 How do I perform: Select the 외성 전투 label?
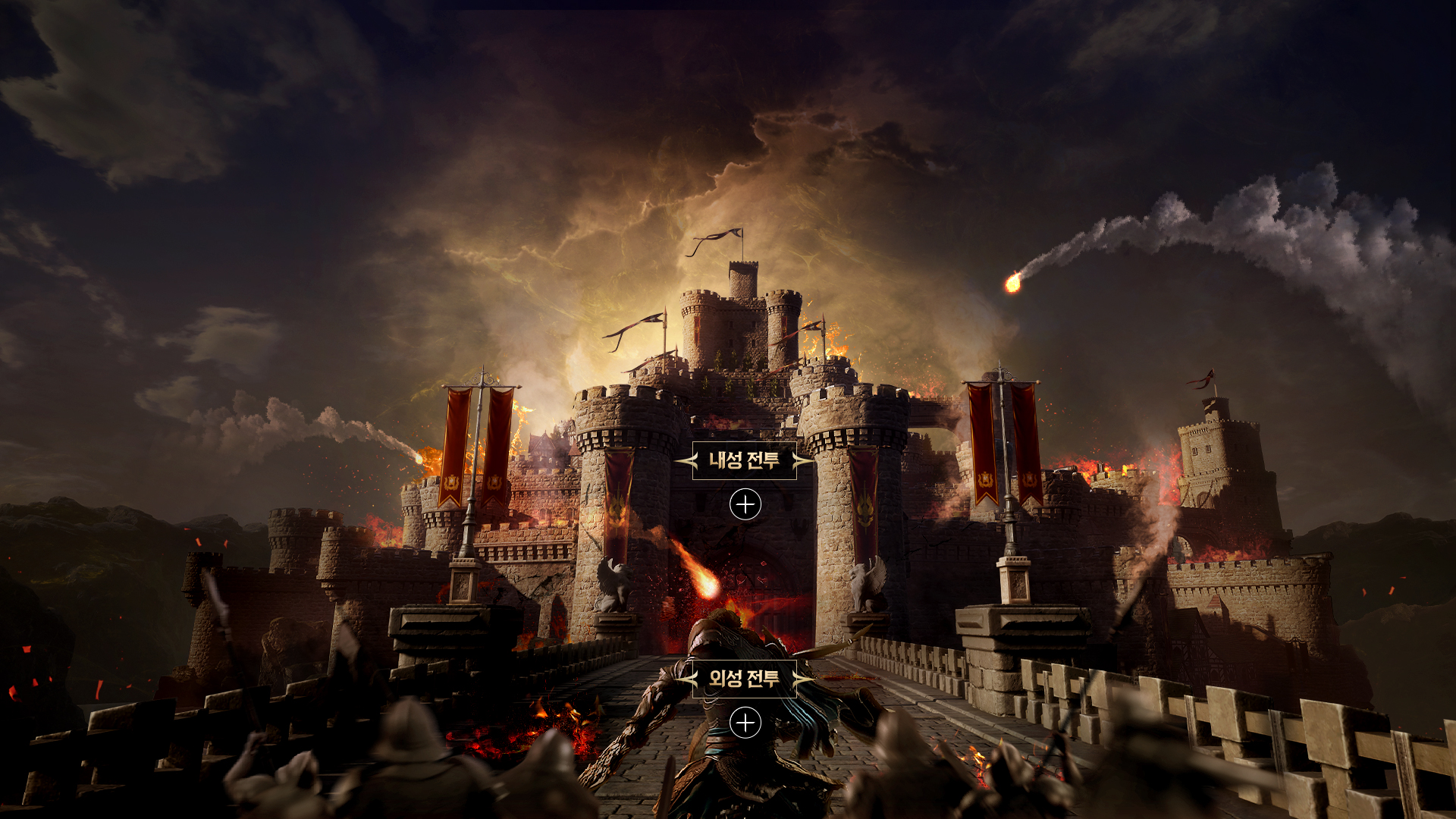744,679
